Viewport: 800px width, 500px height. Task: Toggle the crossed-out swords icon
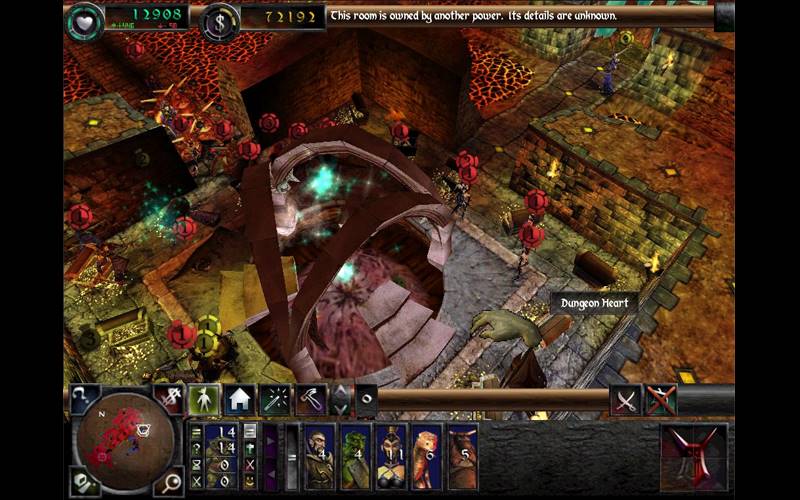(x=661, y=399)
